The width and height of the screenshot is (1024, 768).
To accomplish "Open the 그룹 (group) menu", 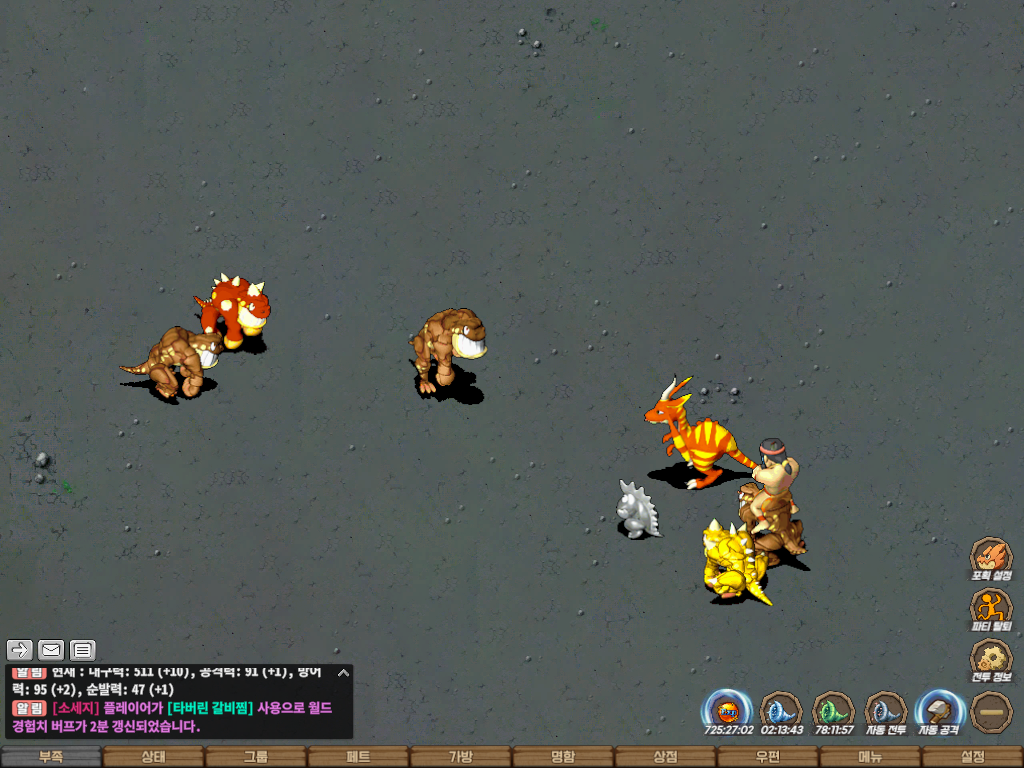I will tap(256, 757).
